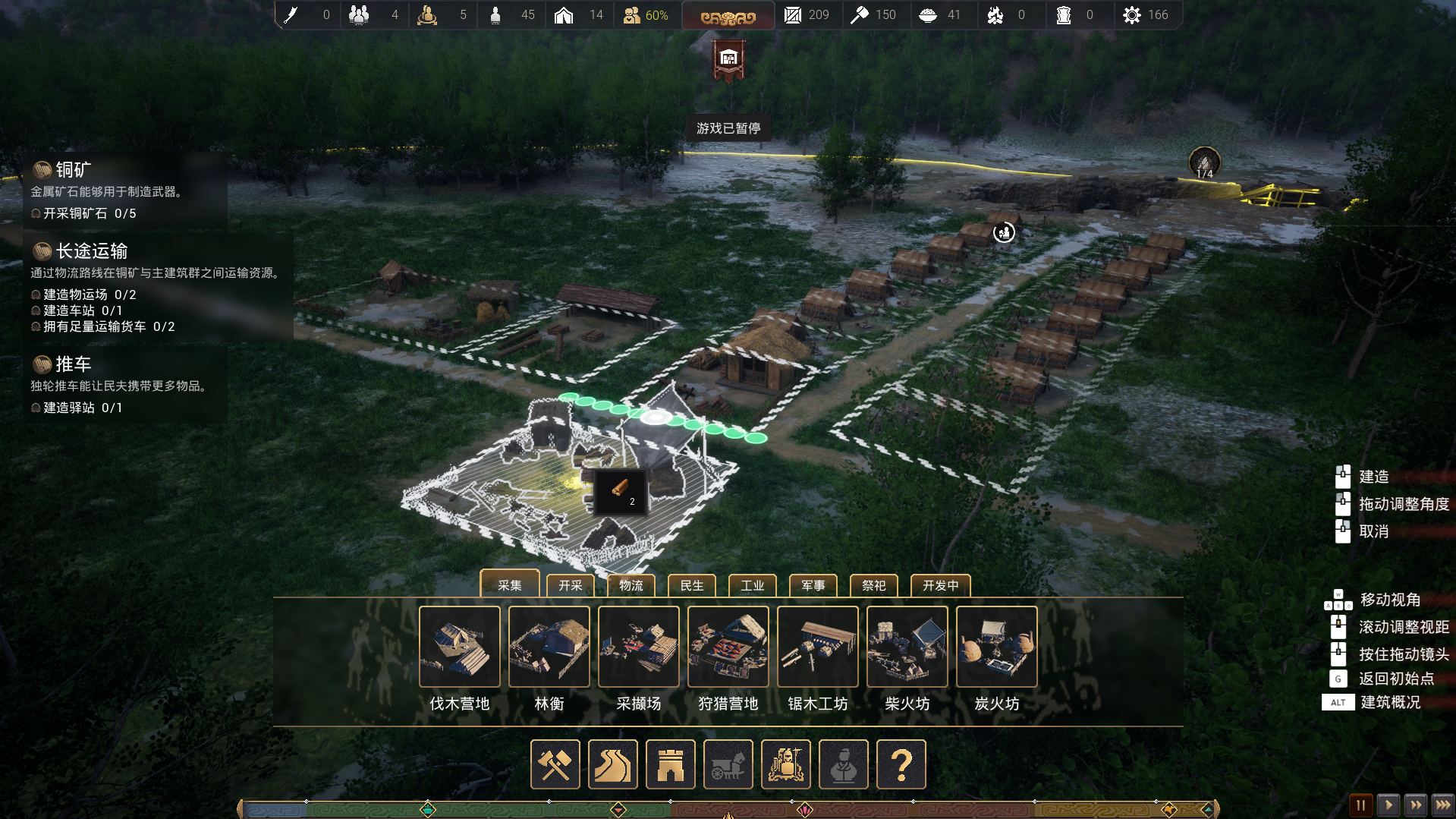Open the 铜矿 copper mine quest entry

pyautogui.click(x=74, y=170)
